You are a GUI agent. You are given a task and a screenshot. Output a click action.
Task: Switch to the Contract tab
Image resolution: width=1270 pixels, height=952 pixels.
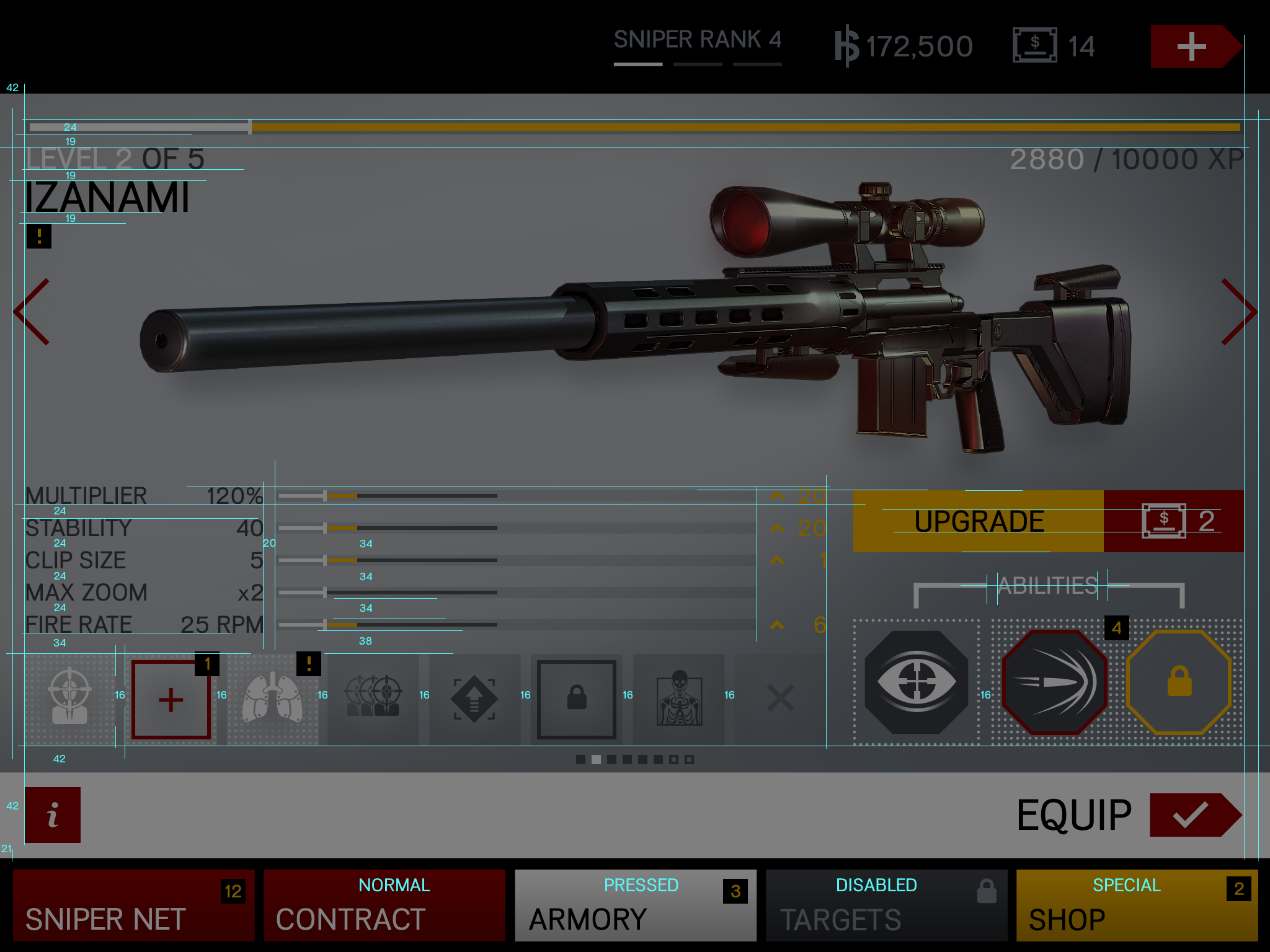point(384,905)
